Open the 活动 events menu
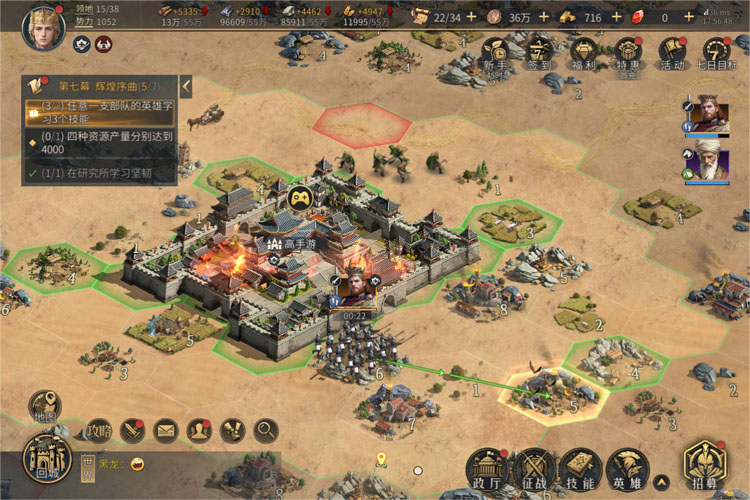This screenshot has height=500, width=750. point(672,52)
